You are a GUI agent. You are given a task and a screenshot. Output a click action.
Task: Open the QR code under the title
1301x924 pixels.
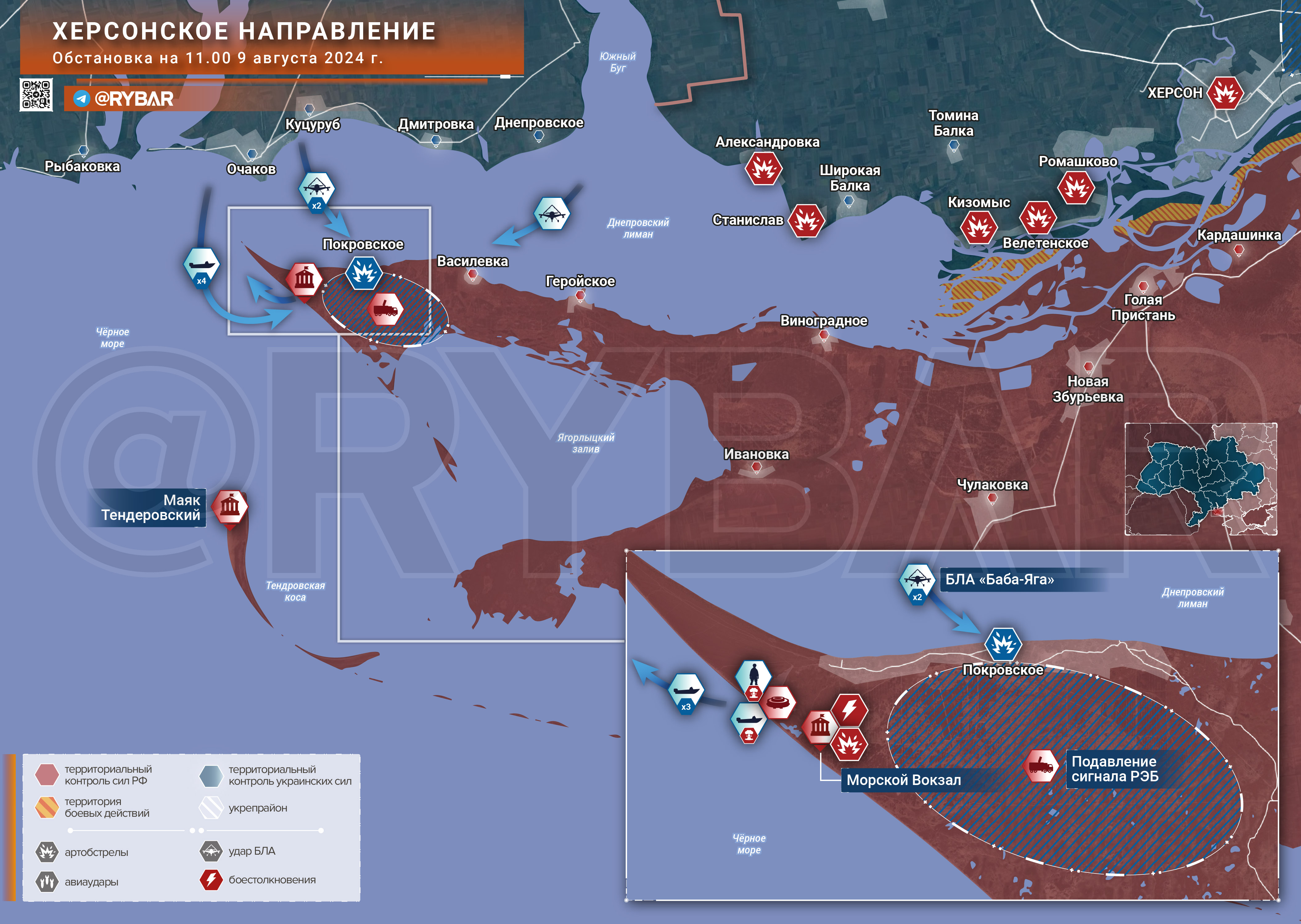(x=36, y=94)
